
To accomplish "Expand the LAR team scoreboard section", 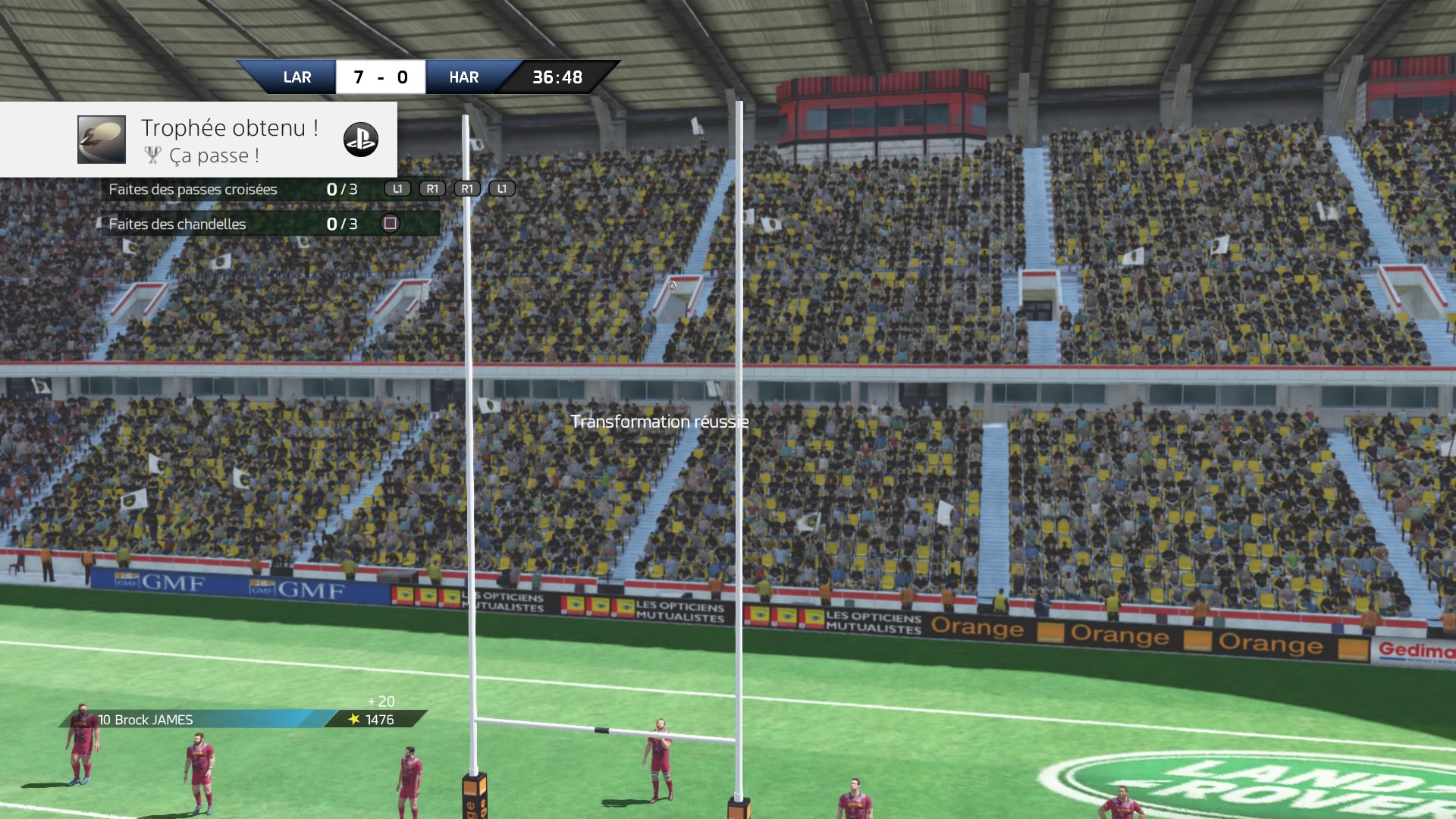I will pyautogui.click(x=299, y=77).
